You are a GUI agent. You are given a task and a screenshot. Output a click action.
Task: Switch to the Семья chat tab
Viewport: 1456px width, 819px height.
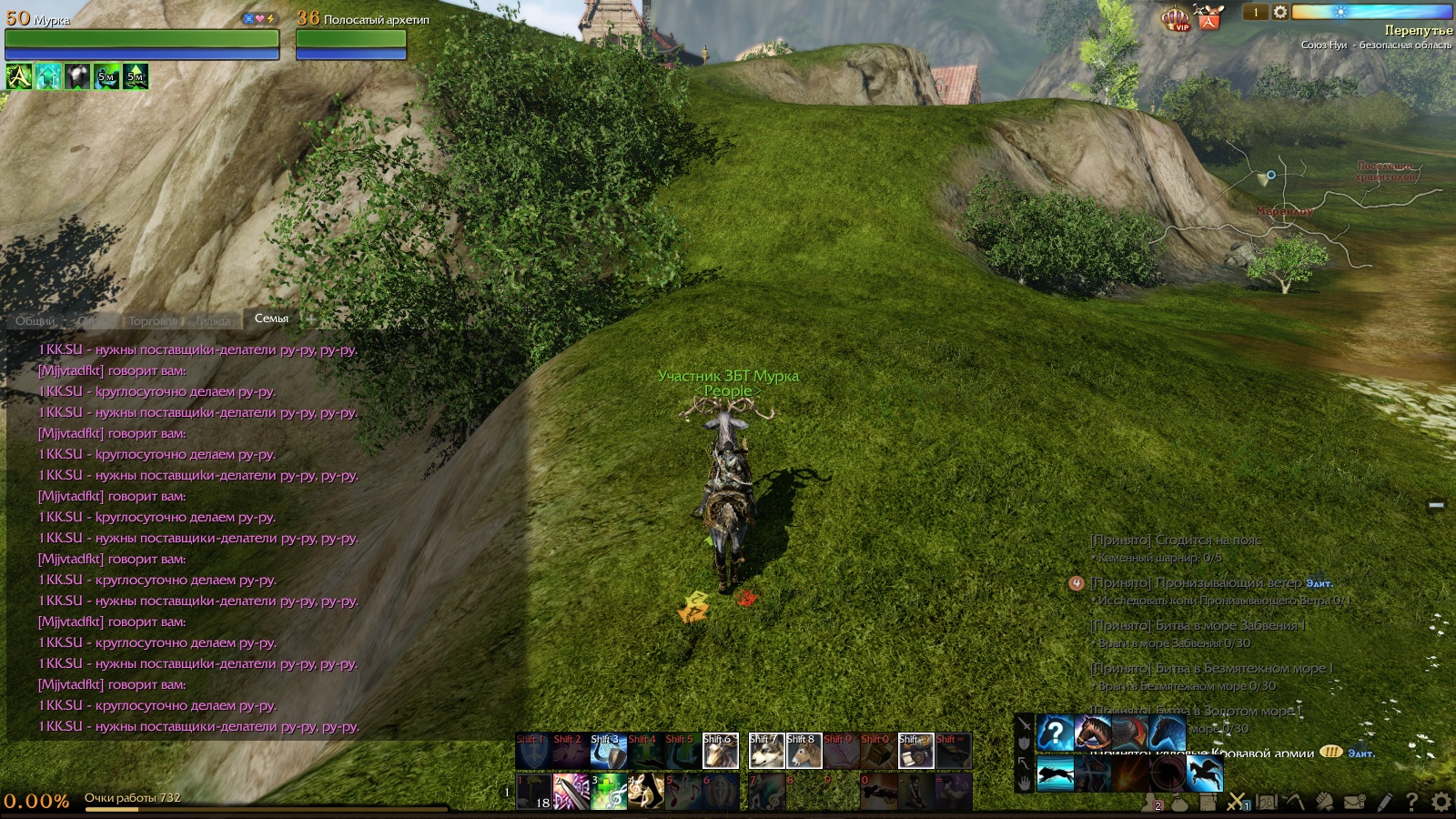tap(271, 318)
